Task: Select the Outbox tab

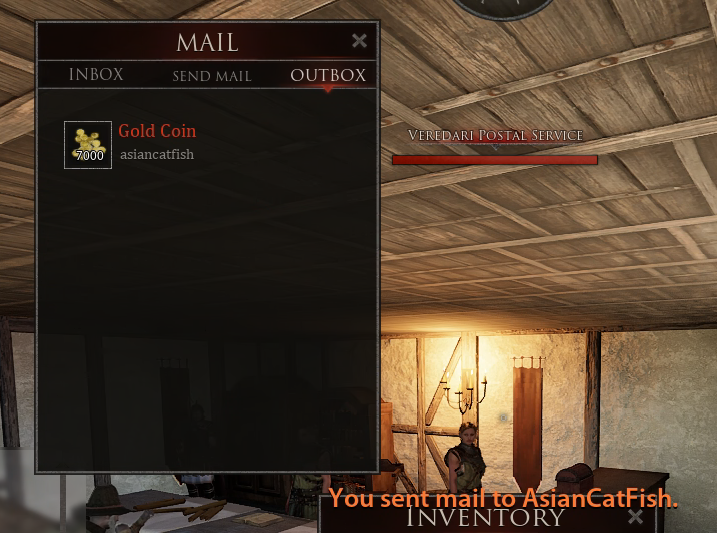Action: [x=328, y=75]
